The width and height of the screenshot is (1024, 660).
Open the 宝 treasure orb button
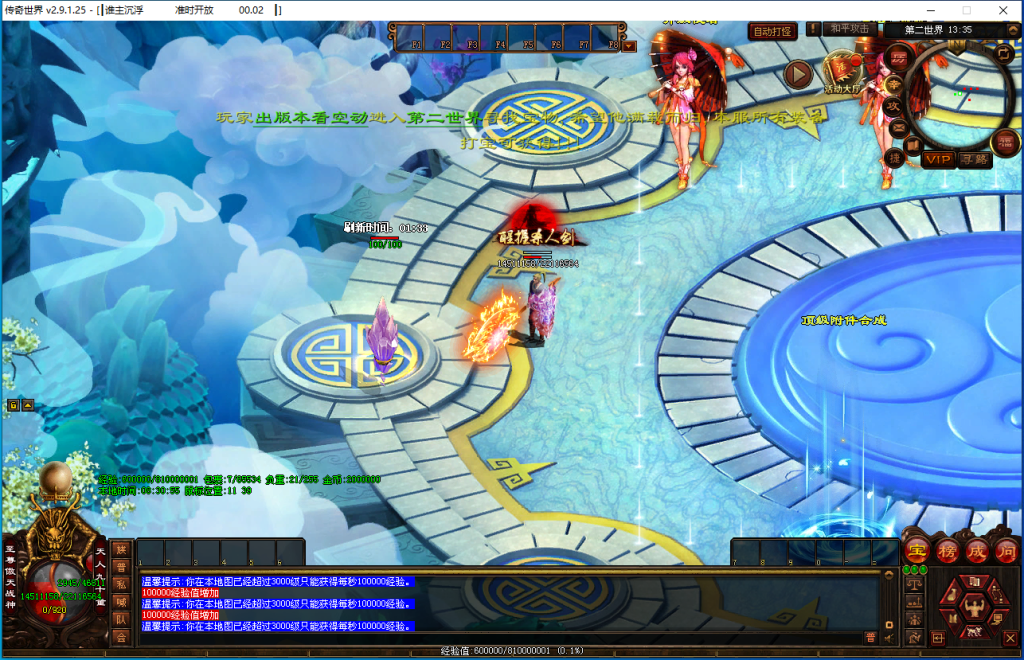916,550
